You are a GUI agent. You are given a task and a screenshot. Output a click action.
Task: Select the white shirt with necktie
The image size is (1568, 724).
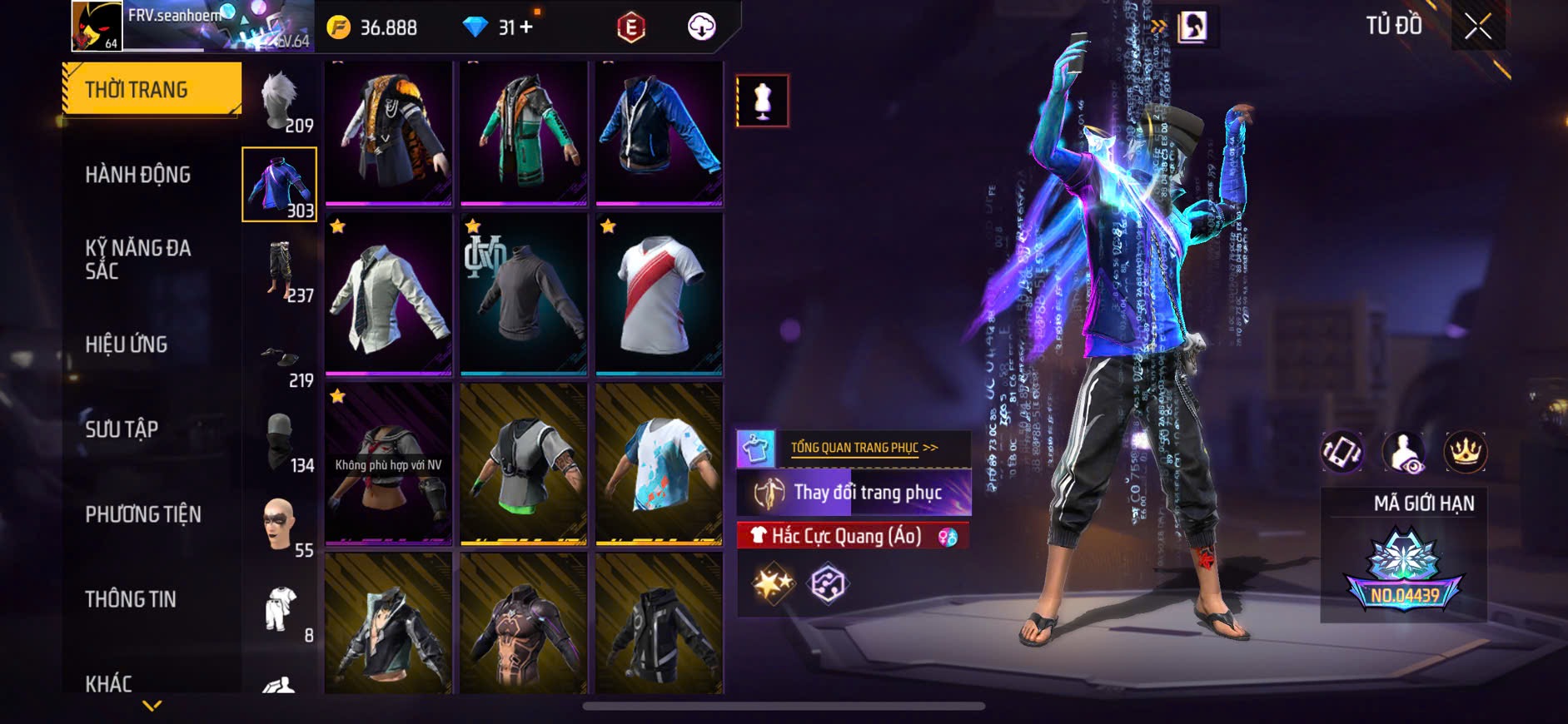[388, 294]
